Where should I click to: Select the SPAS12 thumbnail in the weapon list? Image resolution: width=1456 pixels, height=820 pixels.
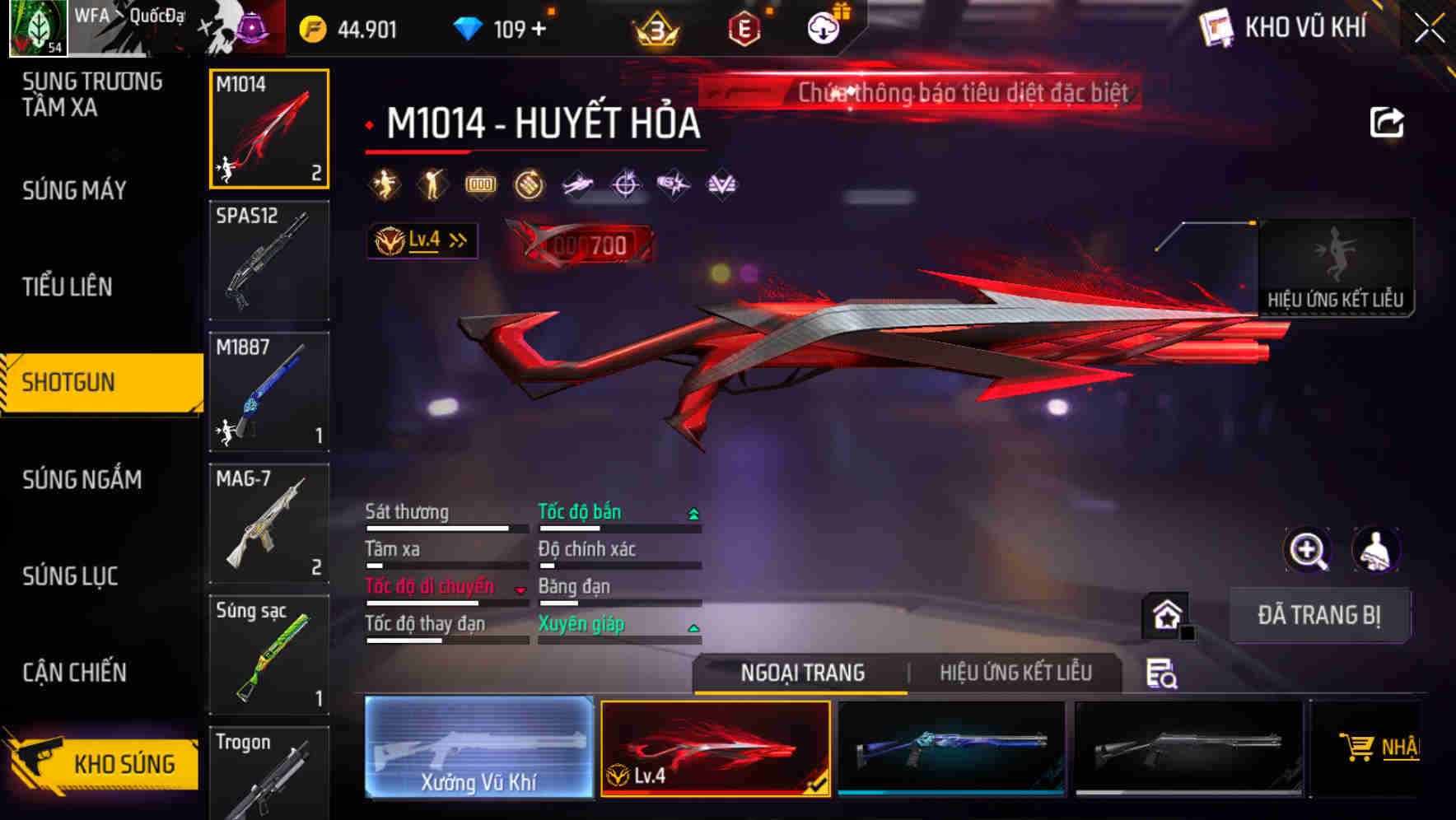tap(268, 259)
